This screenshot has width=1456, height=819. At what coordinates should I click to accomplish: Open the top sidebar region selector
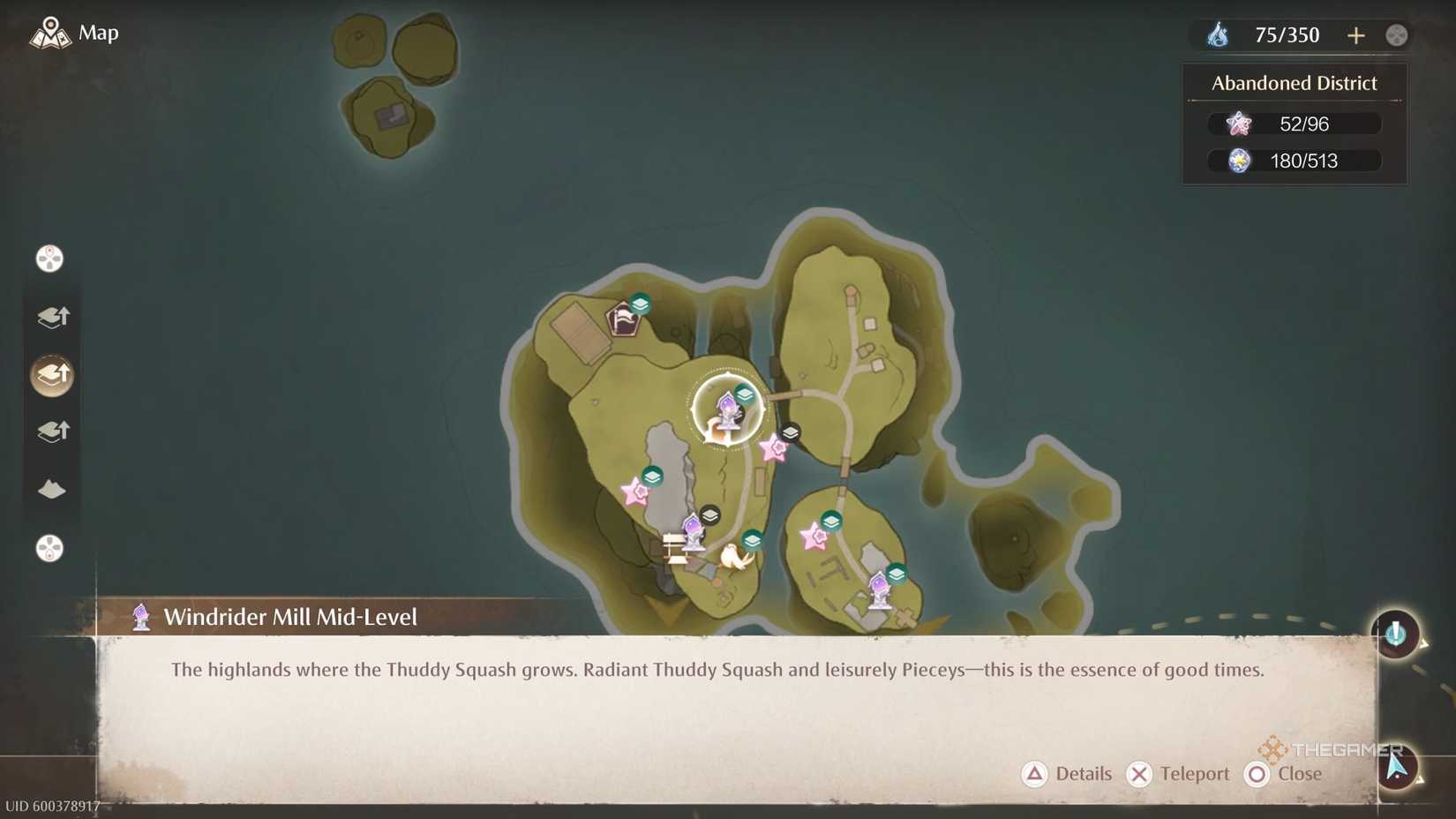(49, 259)
